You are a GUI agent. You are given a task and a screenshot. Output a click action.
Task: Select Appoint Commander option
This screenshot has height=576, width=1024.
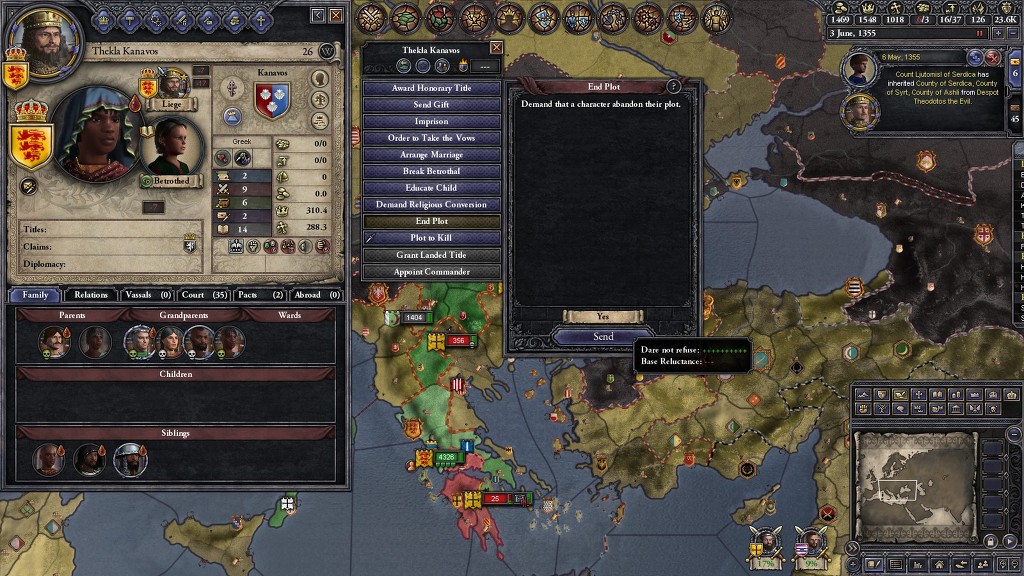(431, 272)
